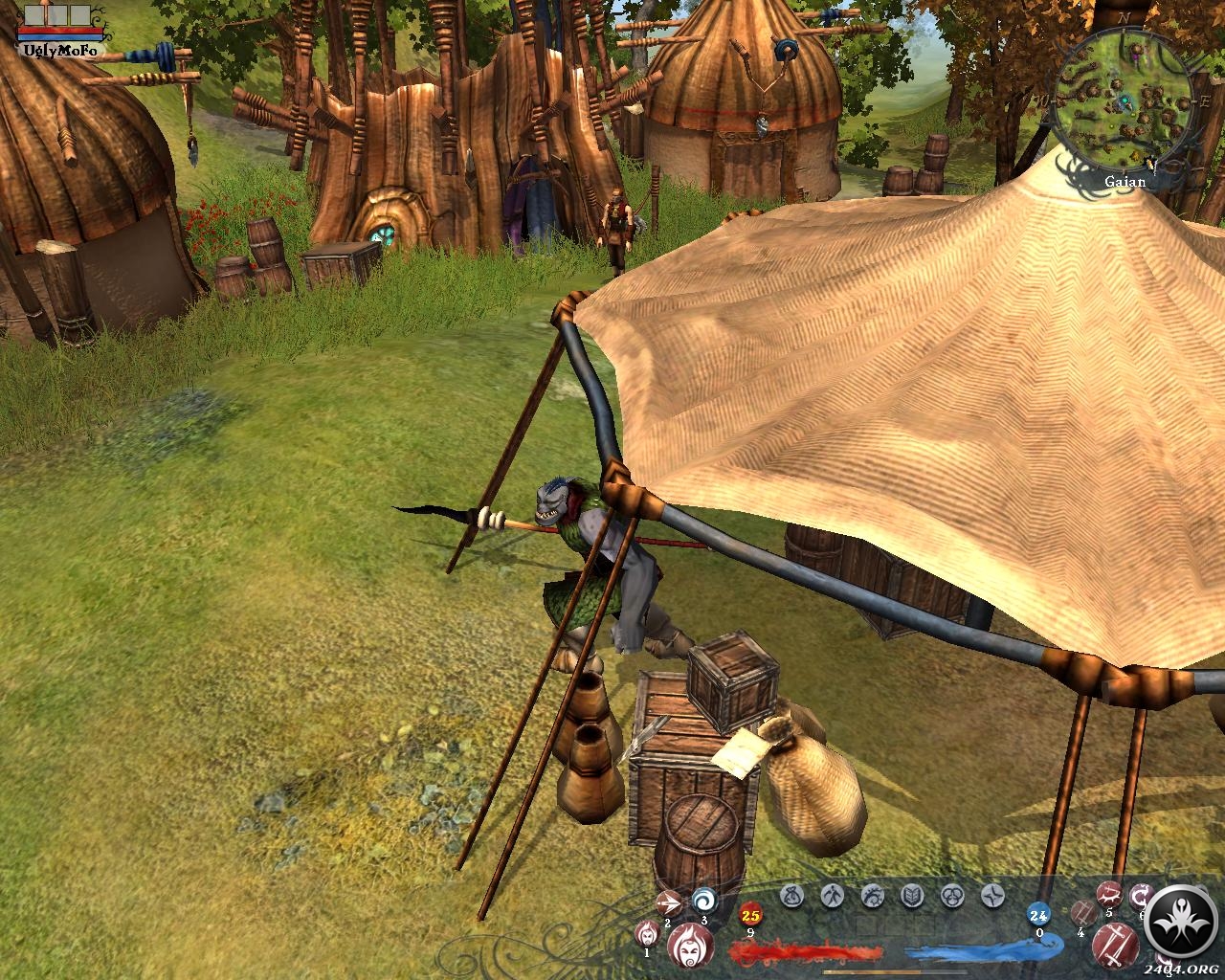
Task: Open the open-book journal icon
Action: (911, 896)
